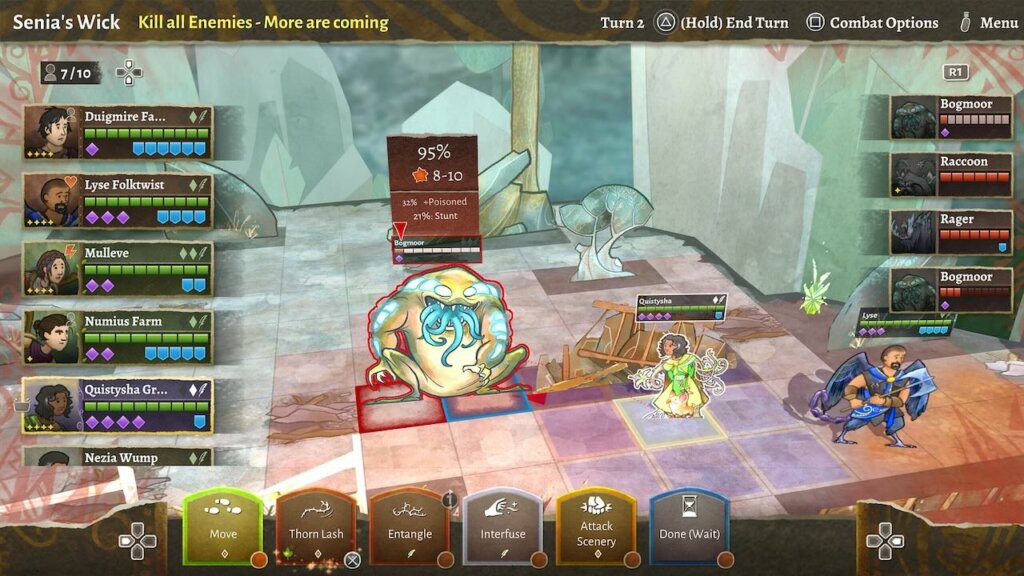The image size is (1024, 576).
Task: Open the Menu from the top bar
Action: [x=988, y=22]
